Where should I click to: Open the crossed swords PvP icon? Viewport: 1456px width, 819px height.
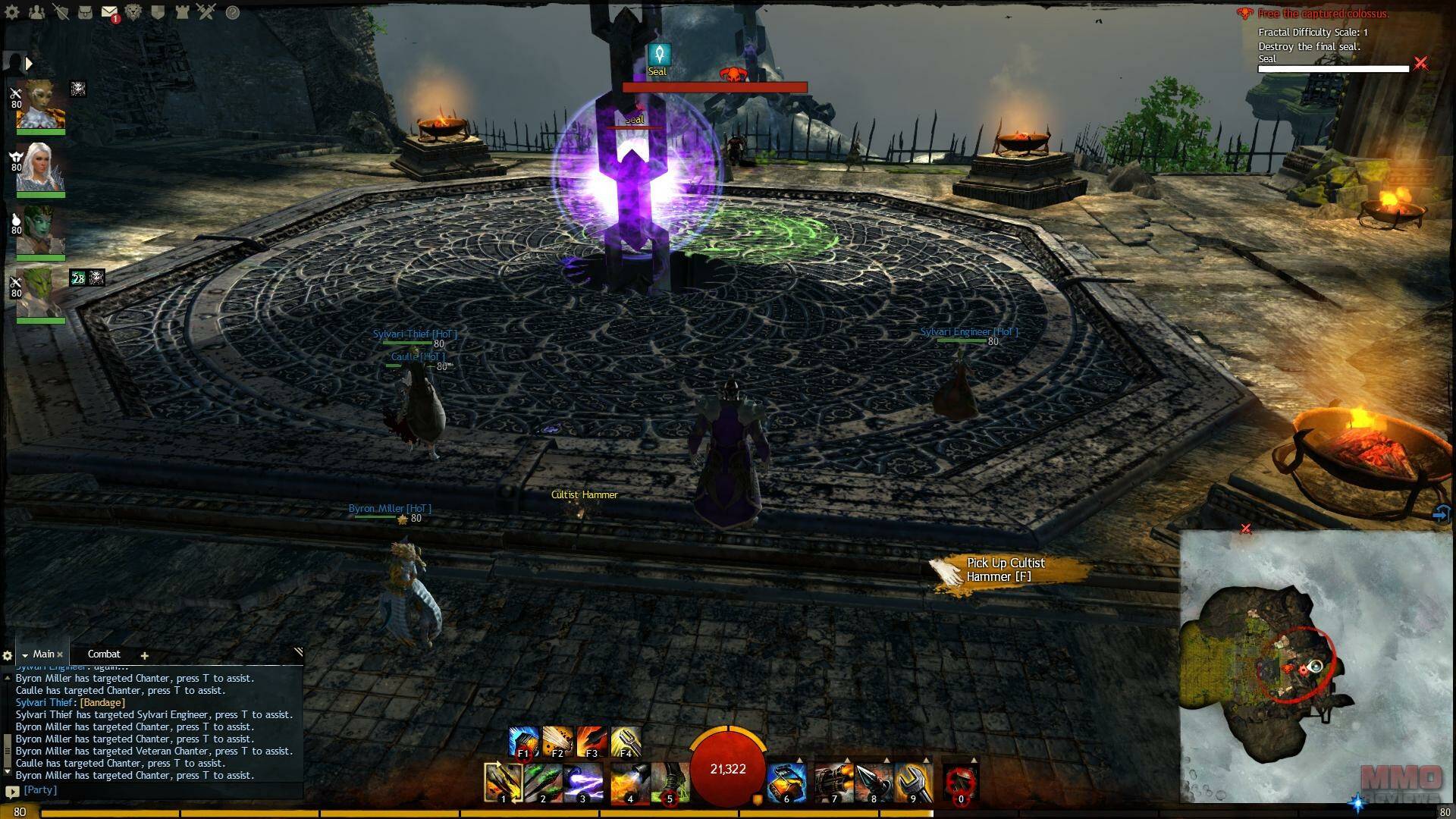coord(206,12)
